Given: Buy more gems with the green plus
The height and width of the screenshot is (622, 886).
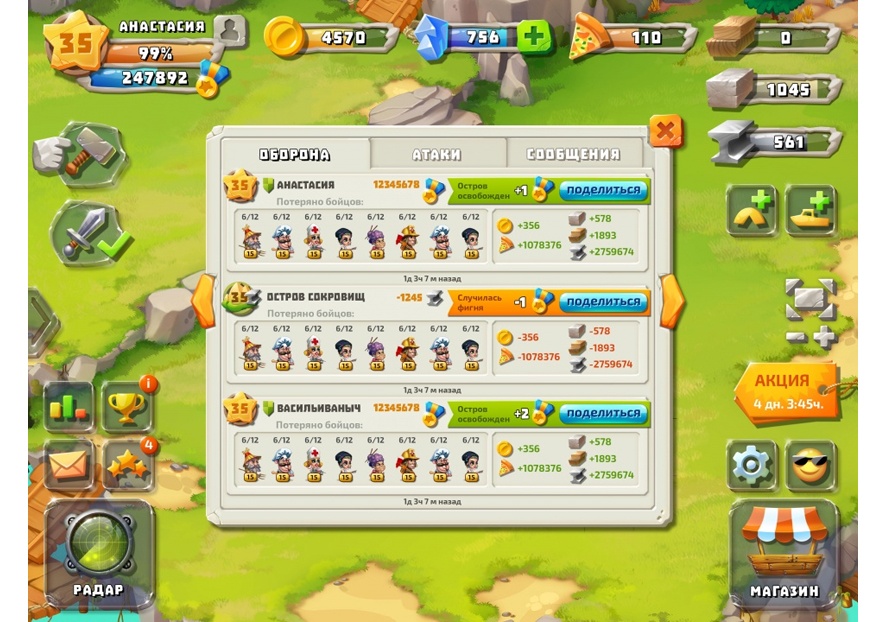Looking at the screenshot, I should pos(535,38).
